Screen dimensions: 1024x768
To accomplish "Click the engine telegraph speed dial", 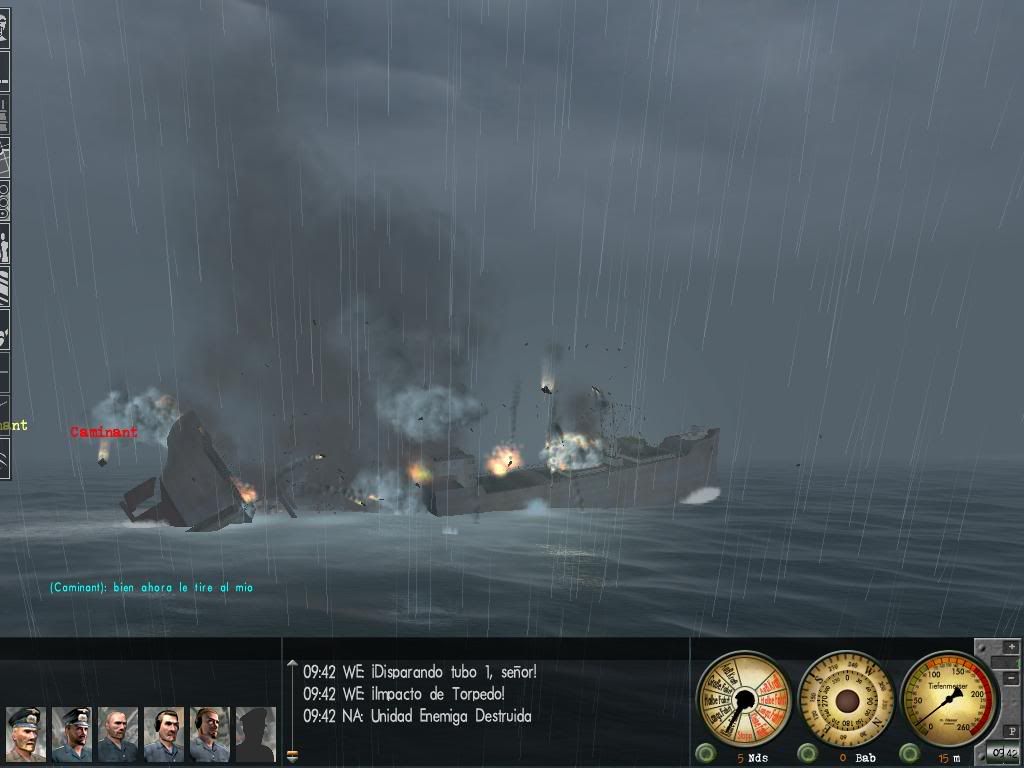I will point(743,698).
